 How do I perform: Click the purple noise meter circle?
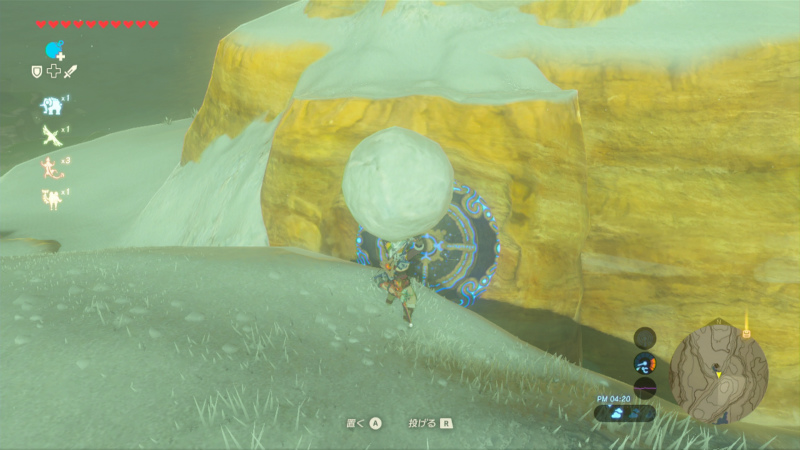point(645,387)
